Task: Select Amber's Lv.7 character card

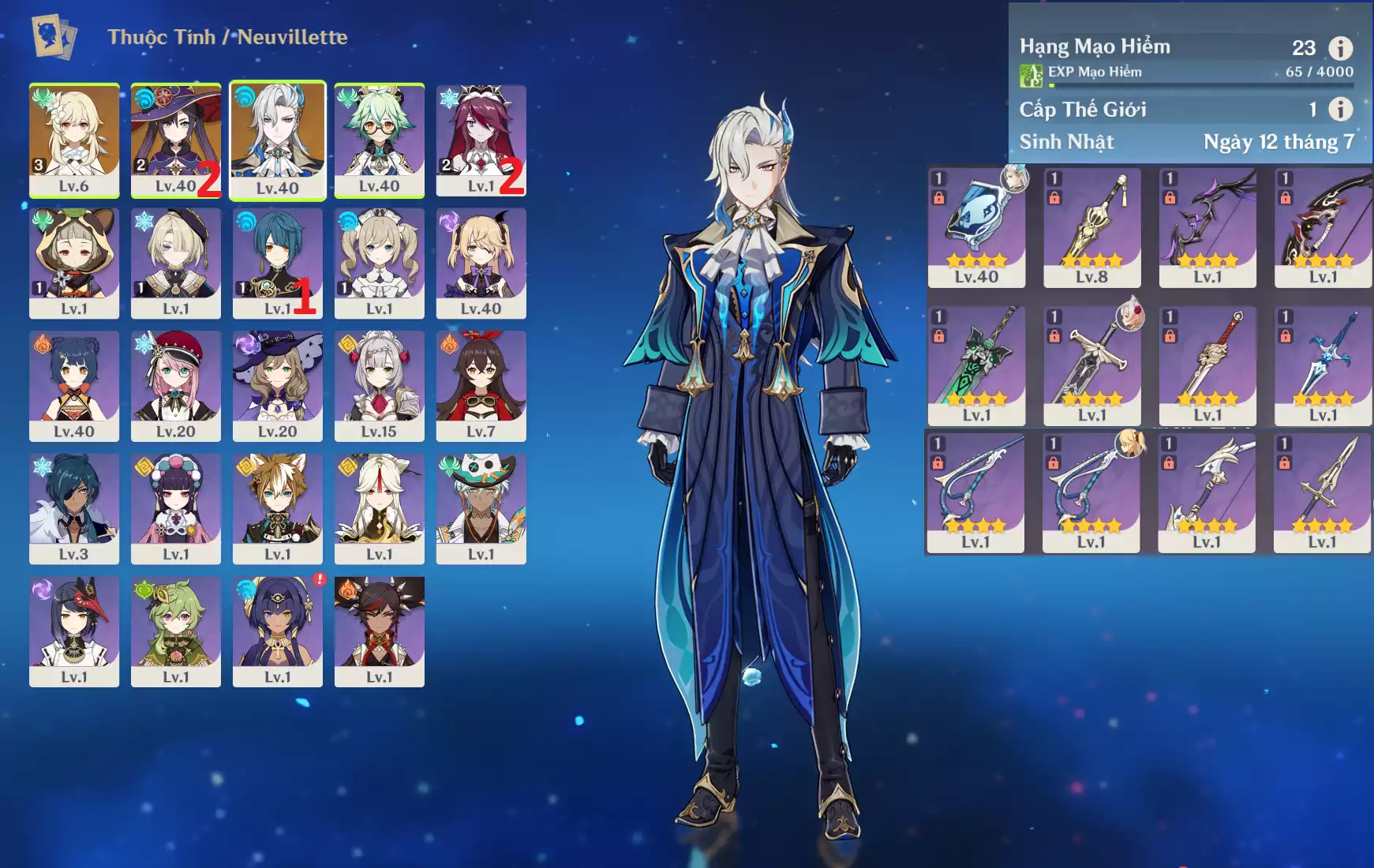Action: click(481, 385)
